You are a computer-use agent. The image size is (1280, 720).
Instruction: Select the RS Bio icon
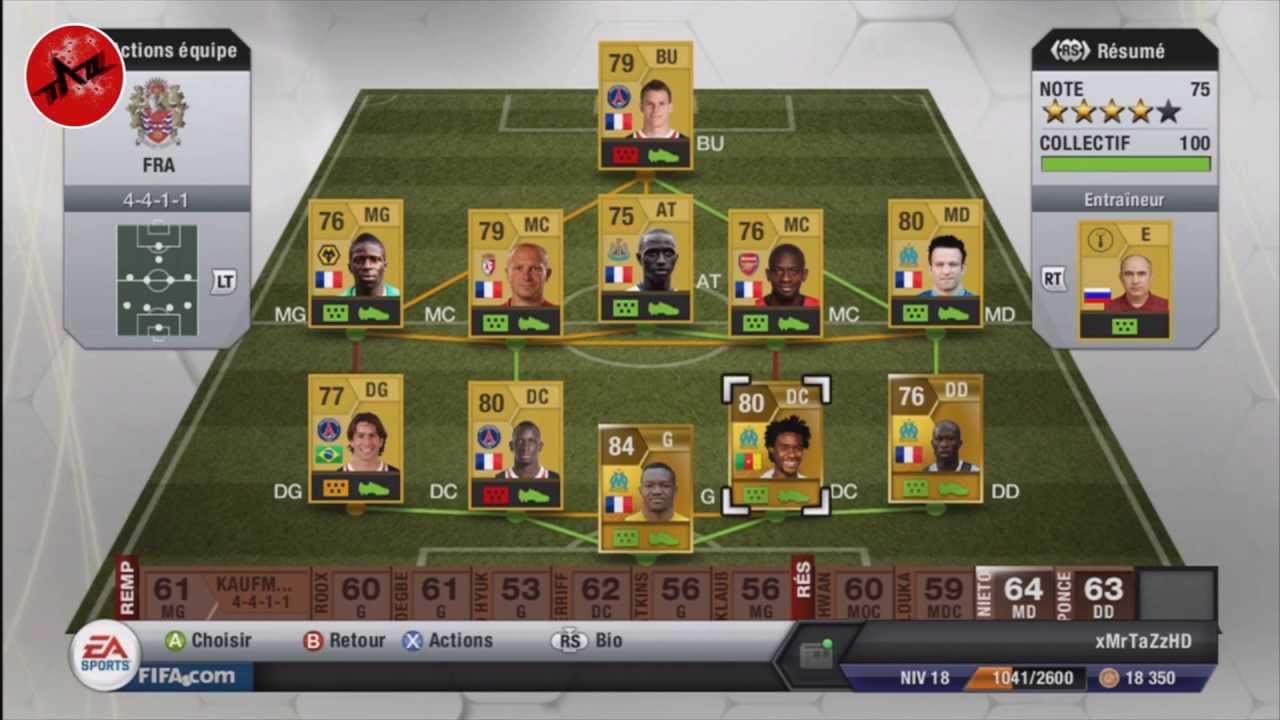pyautogui.click(x=568, y=641)
